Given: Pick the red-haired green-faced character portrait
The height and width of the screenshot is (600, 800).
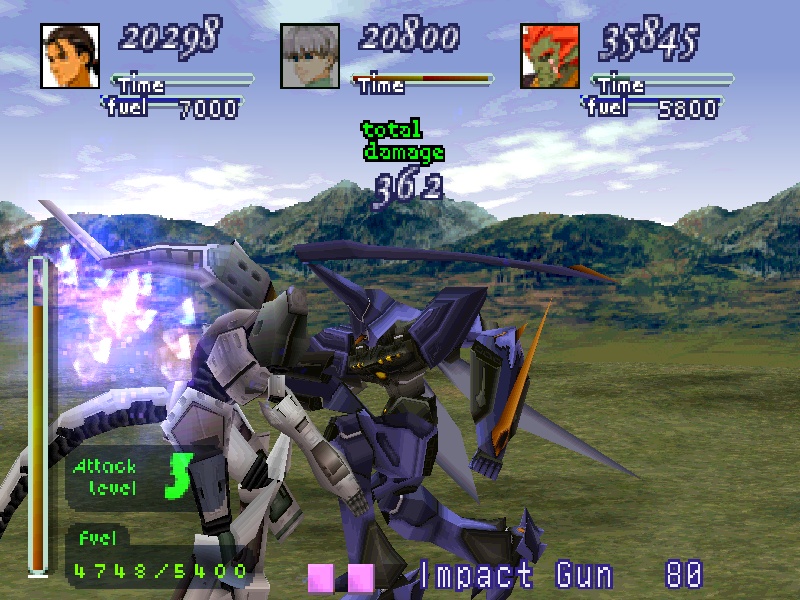Looking at the screenshot, I should 550,56.
